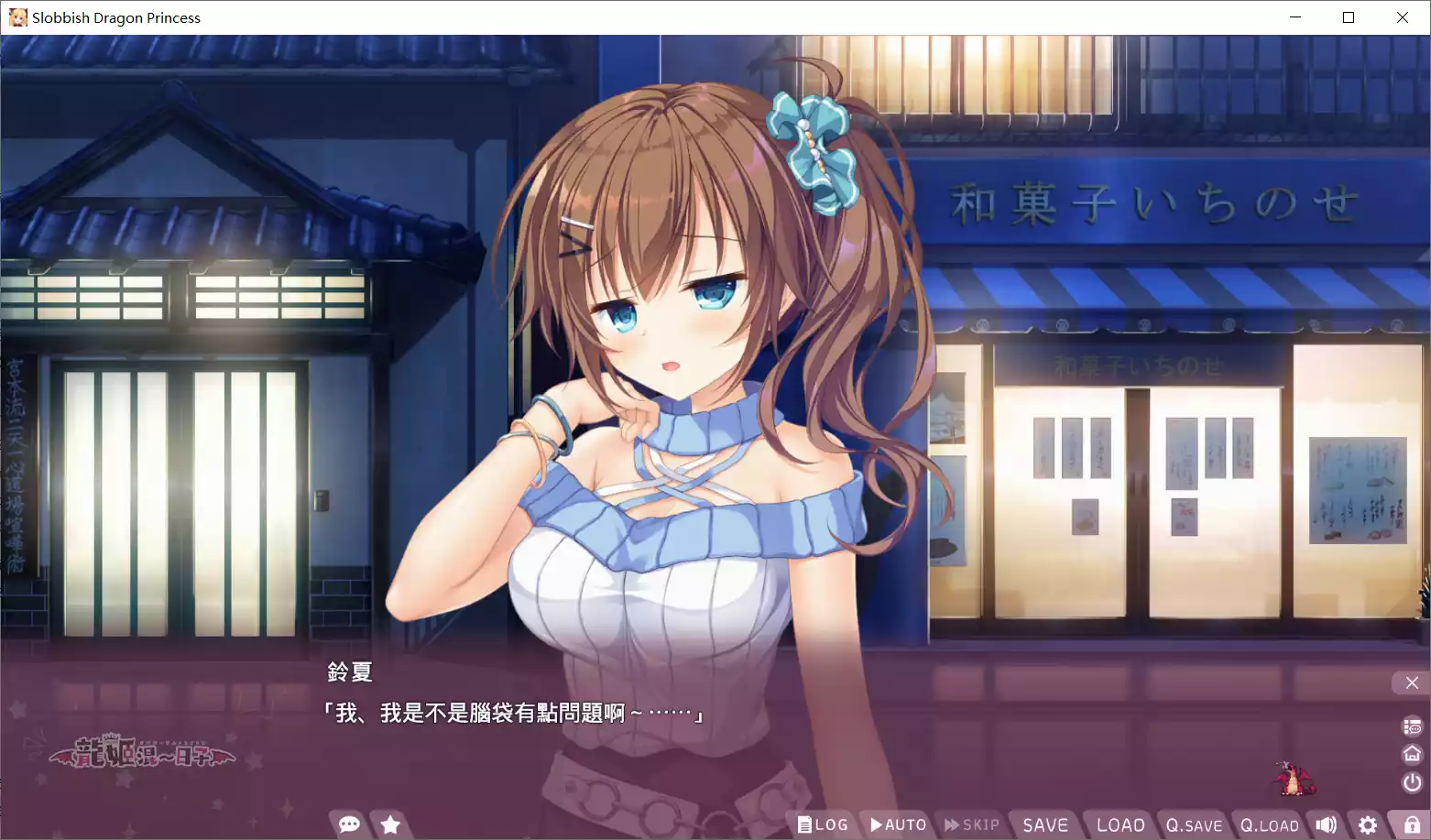Click Suzuka's dialogue text to advance
This screenshot has width=1431, height=840.
tap(511, 711)
